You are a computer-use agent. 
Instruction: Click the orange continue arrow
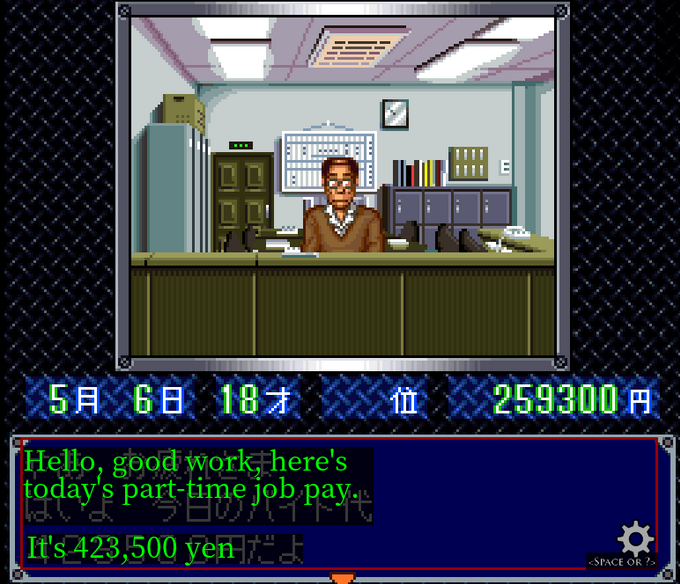pyautogui.click(x=343, y=578)
